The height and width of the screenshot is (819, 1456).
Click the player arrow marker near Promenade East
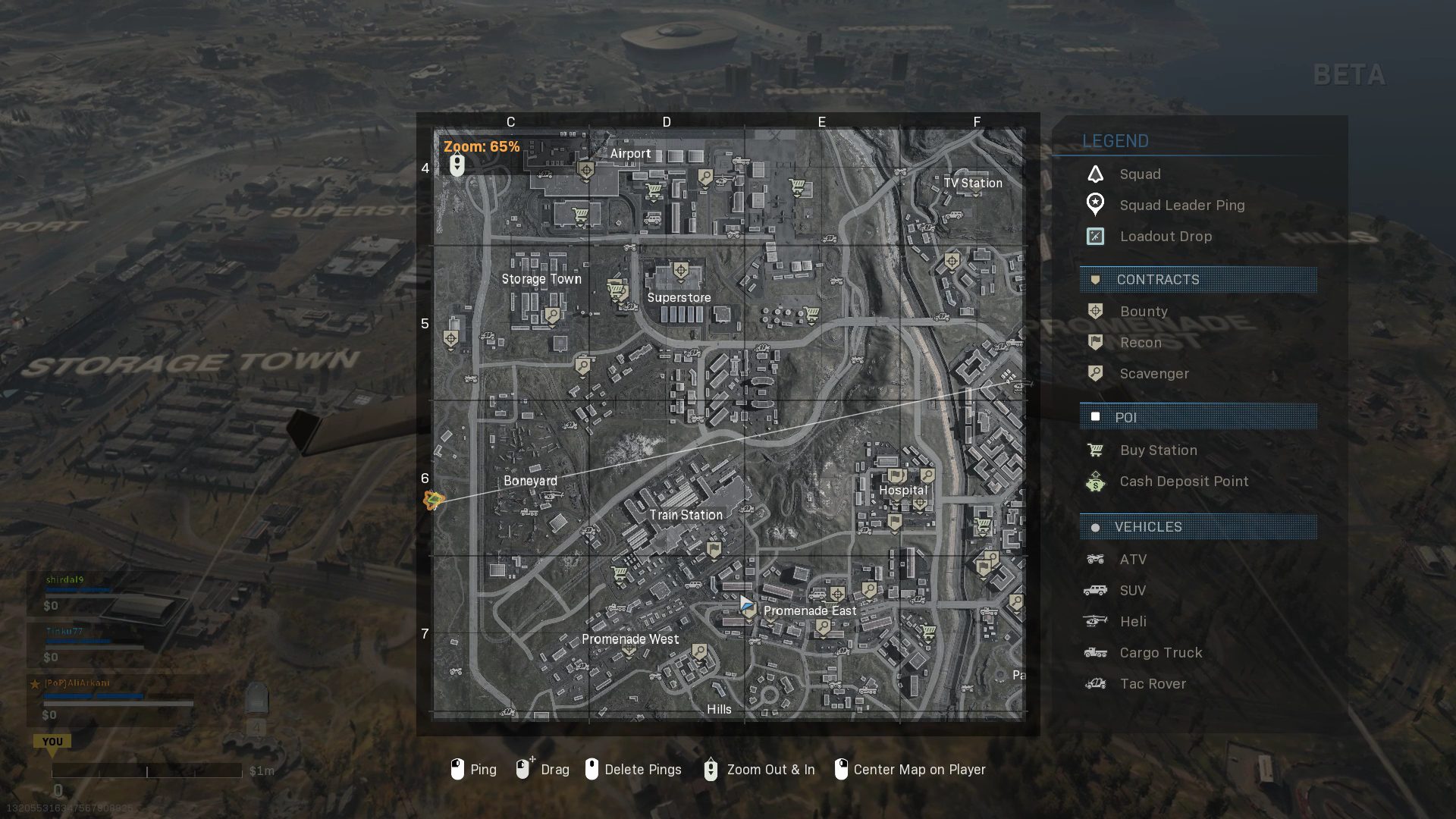tap(746, 604)
